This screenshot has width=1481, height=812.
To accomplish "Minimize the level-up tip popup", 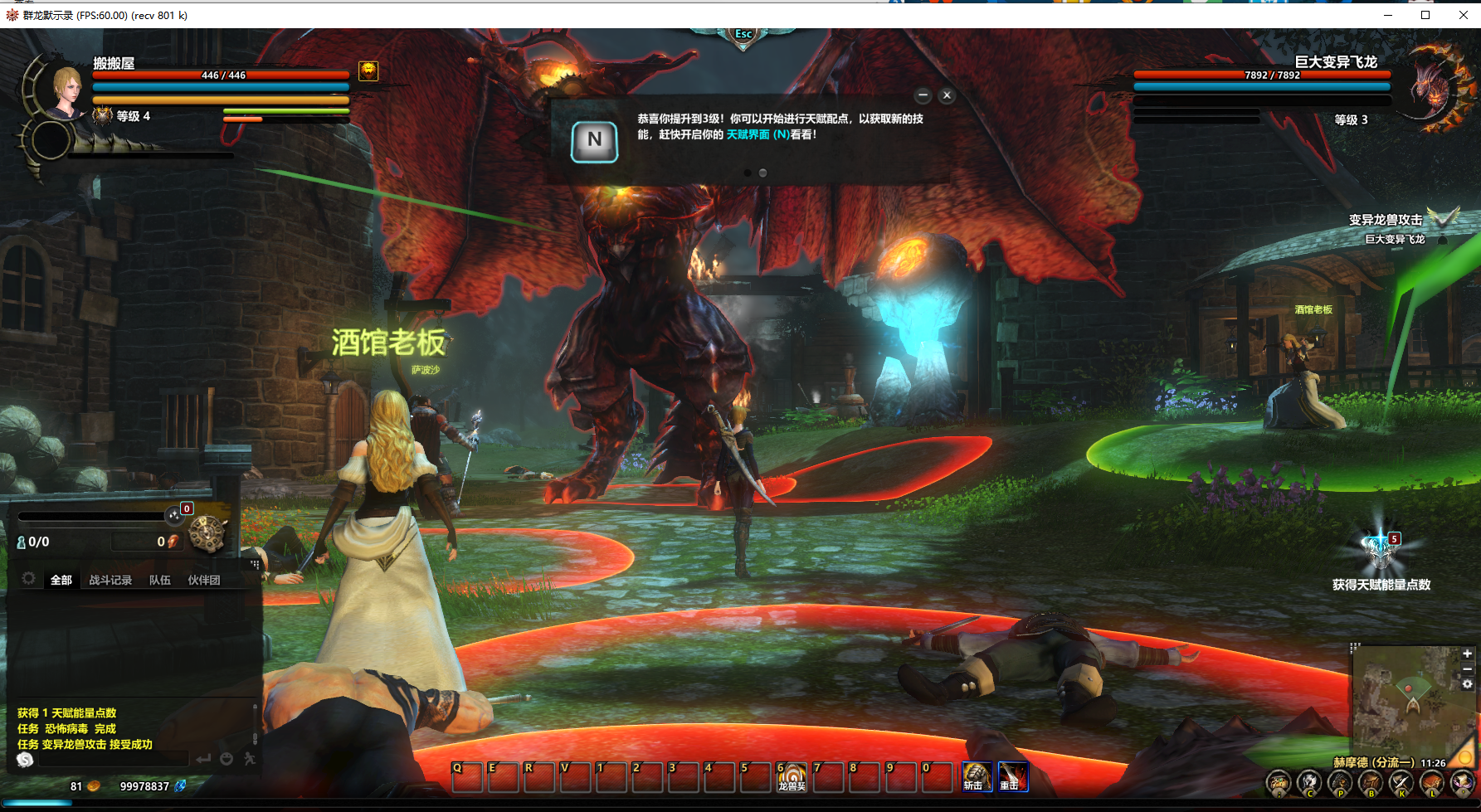I will (x=923, y=95).
